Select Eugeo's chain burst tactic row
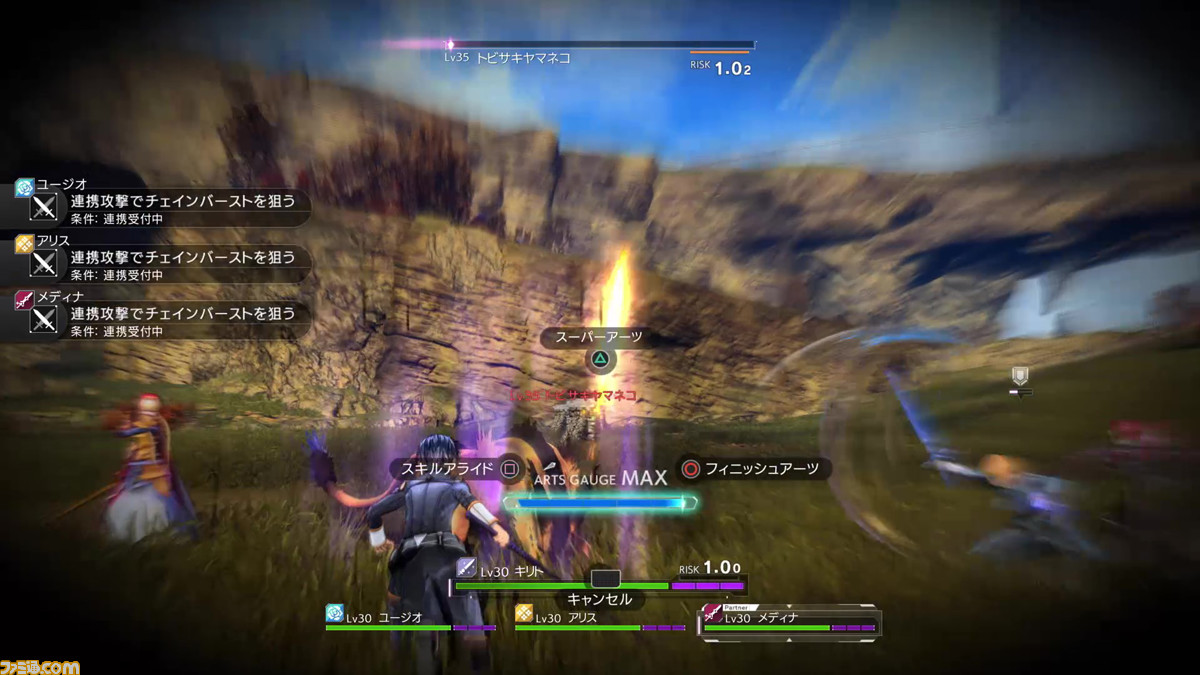 click(165, 208)
